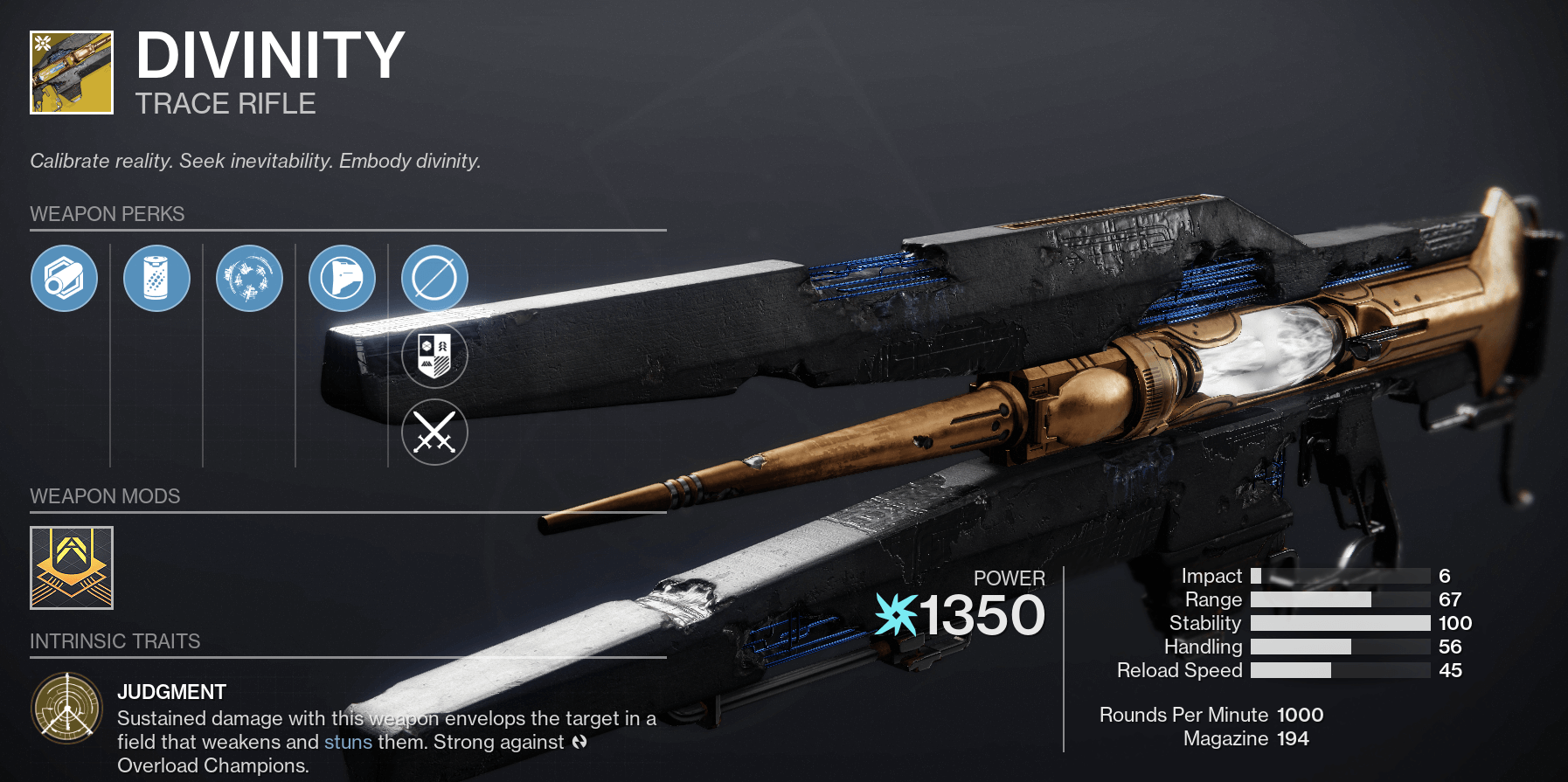This screenshot has width=1568, height=782.
Task: Select the stock perk icon
Action: 342,279
